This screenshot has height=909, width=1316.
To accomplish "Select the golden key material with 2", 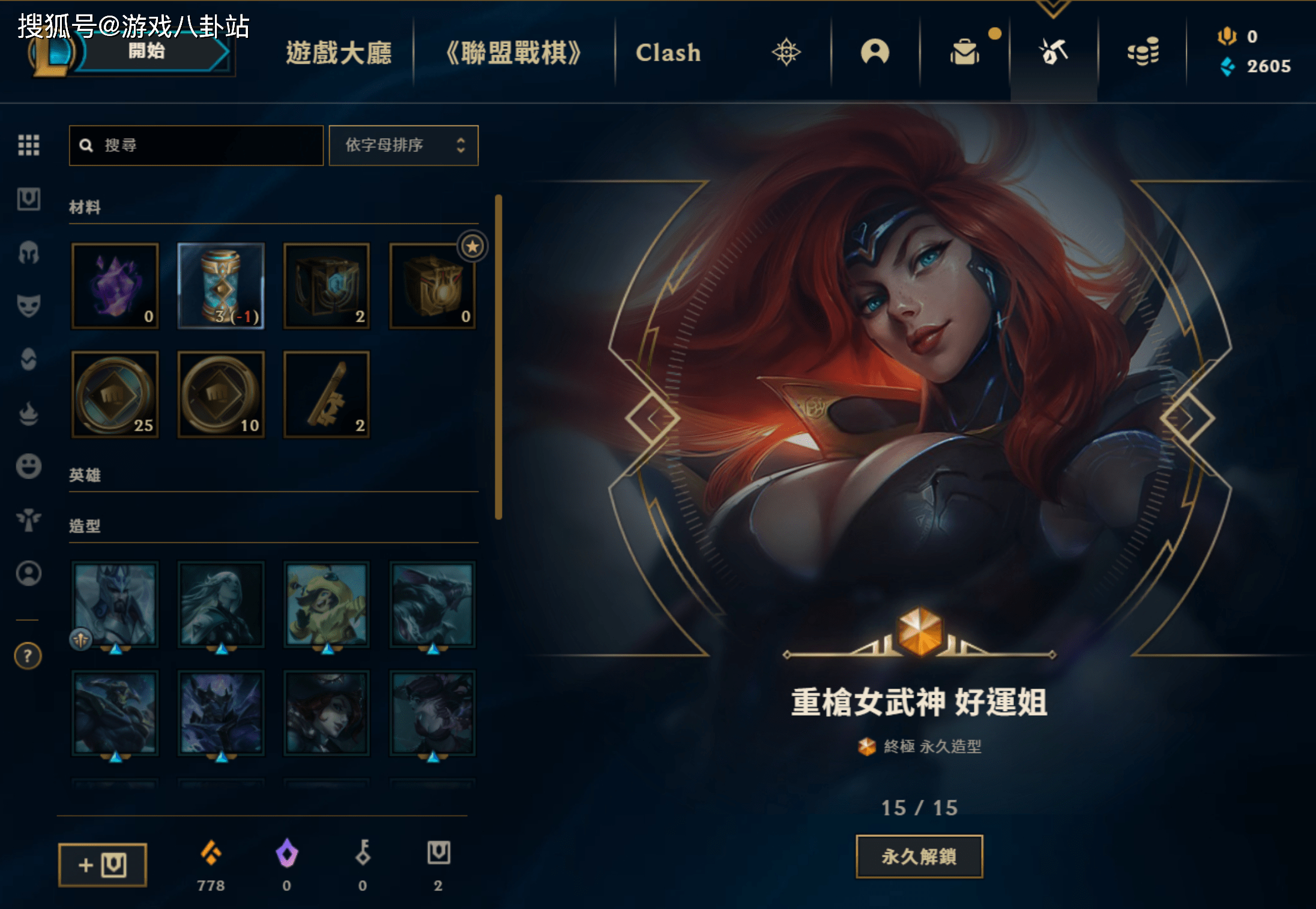I will point(327,394).
